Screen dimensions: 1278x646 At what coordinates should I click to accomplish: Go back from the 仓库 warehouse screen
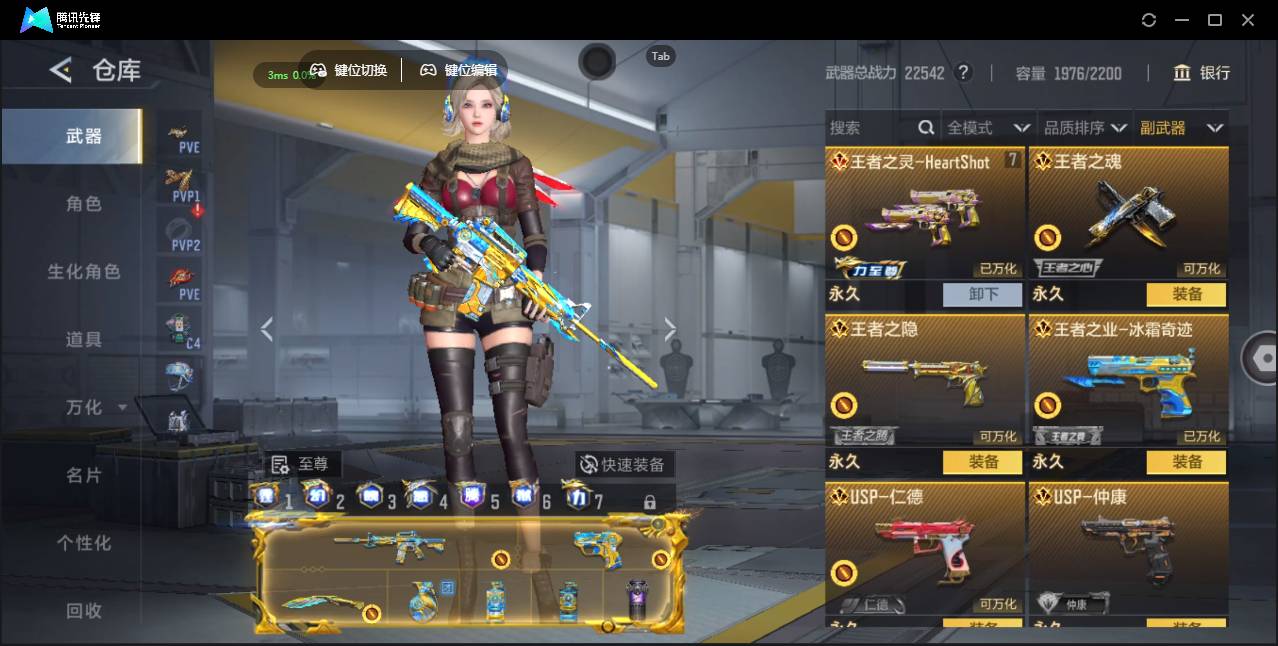tap(61, 70)
